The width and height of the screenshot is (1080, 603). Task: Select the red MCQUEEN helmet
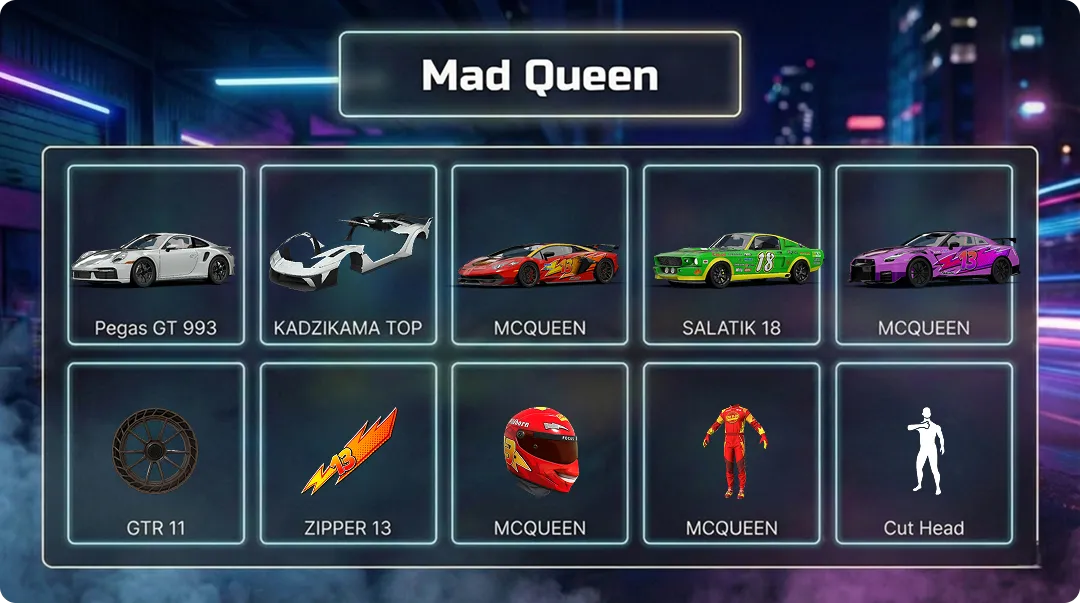[540, 453]
